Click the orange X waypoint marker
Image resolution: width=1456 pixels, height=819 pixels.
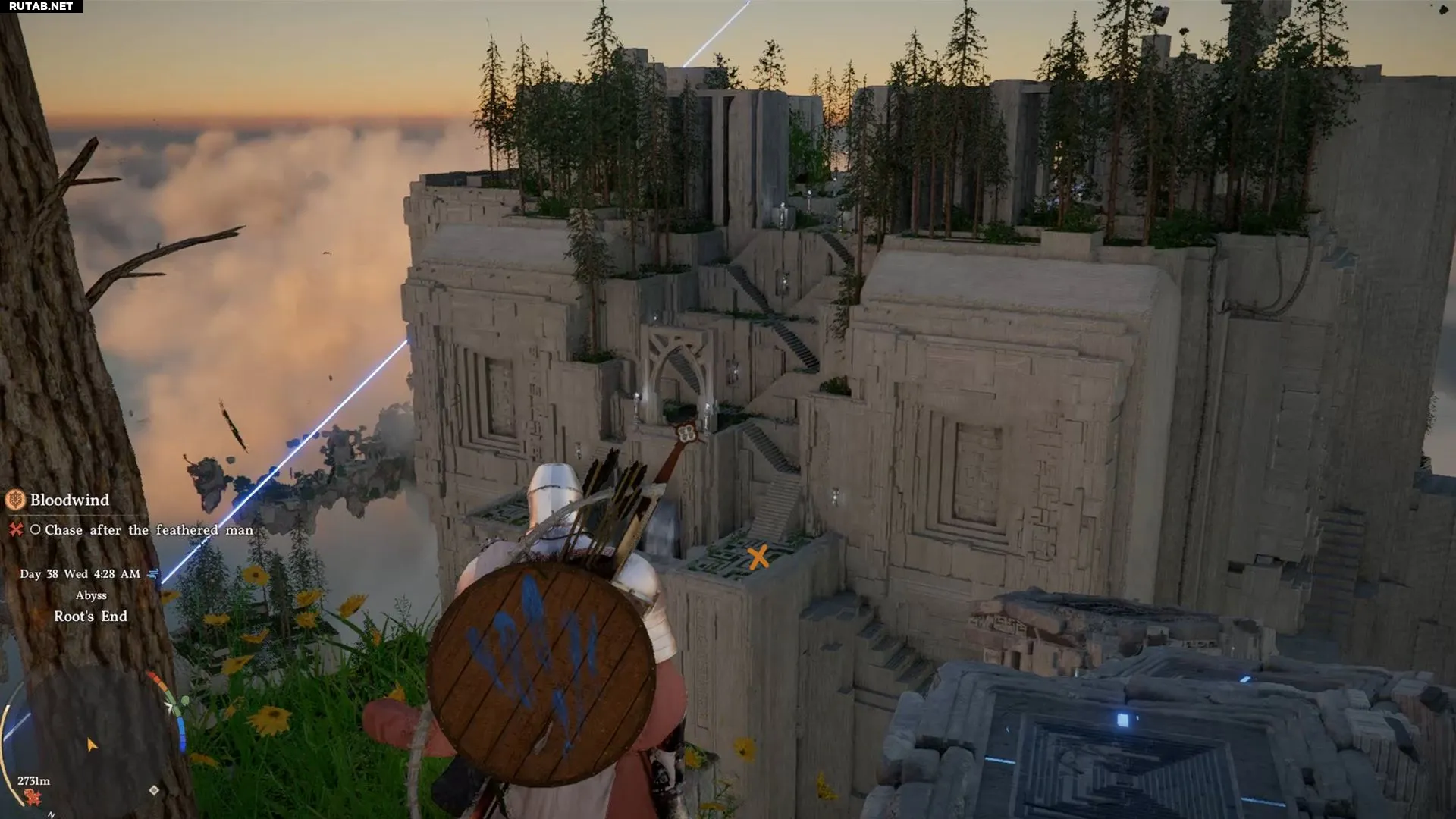pos(758,557)
